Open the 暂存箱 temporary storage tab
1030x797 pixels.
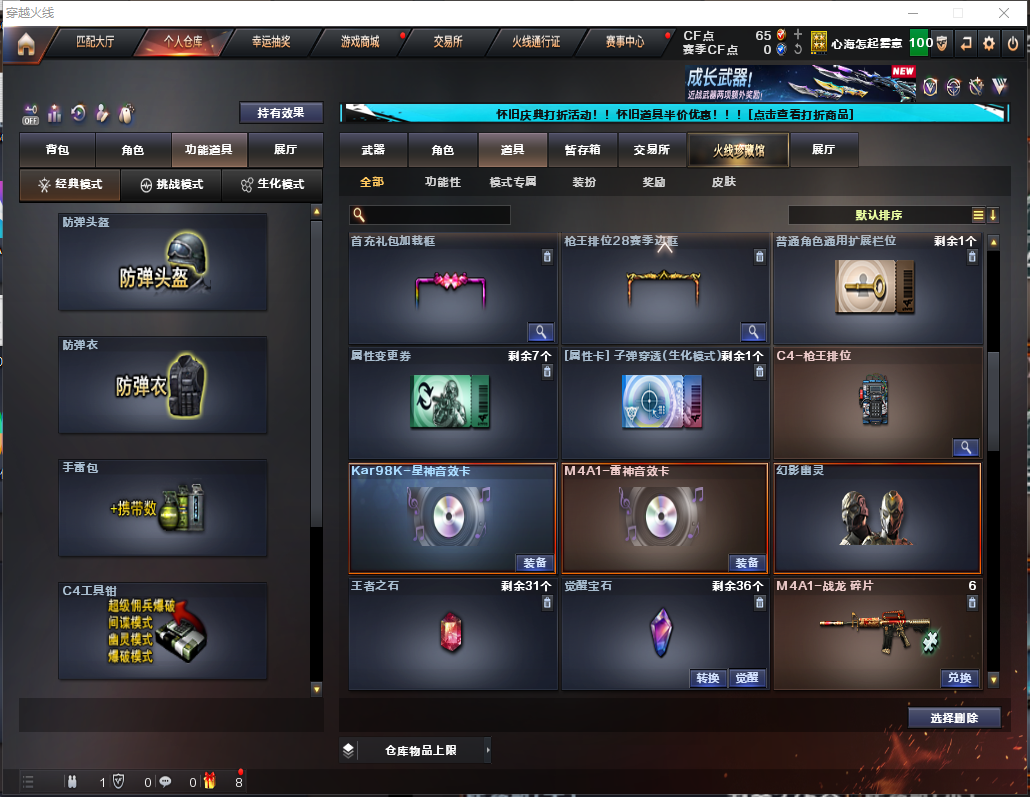tap(582, 150)
